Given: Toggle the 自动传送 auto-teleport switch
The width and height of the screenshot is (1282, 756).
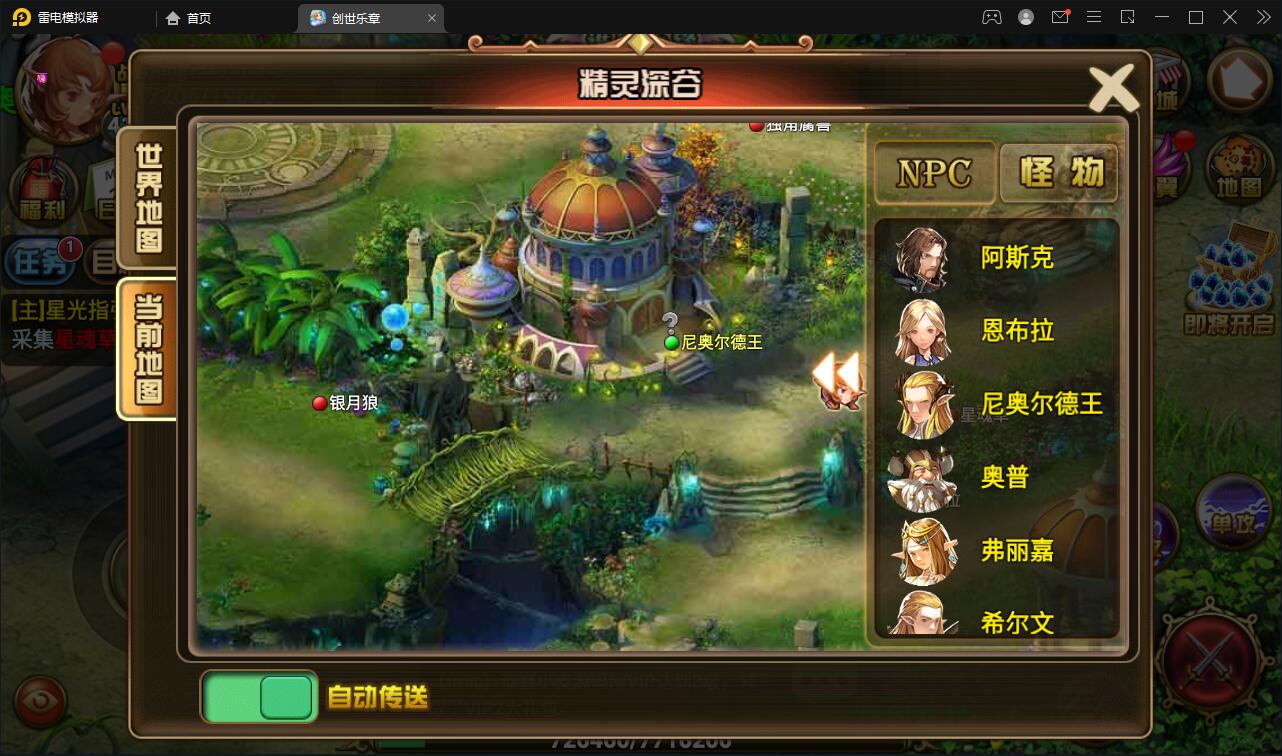Looking at the screenshot, I should click(x=259, y=696).
